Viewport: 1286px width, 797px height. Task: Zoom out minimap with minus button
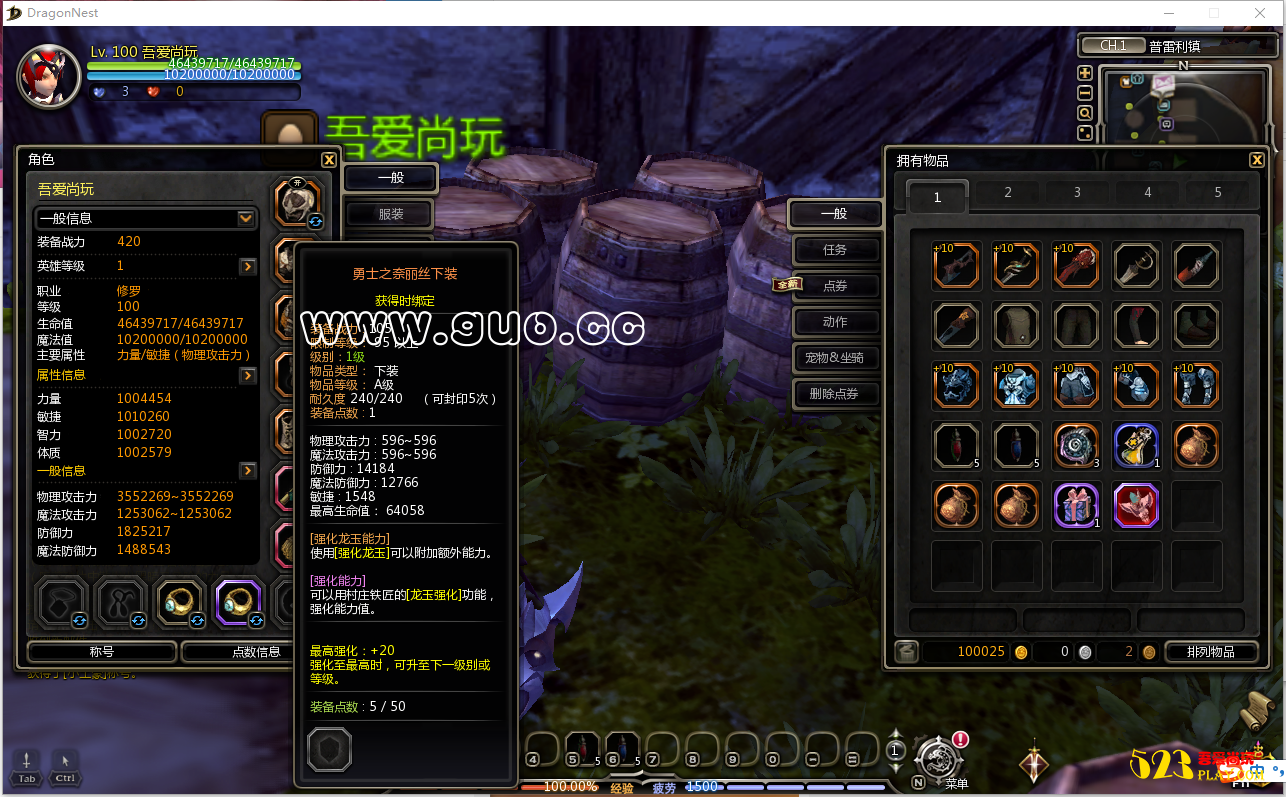[1085, 92]
